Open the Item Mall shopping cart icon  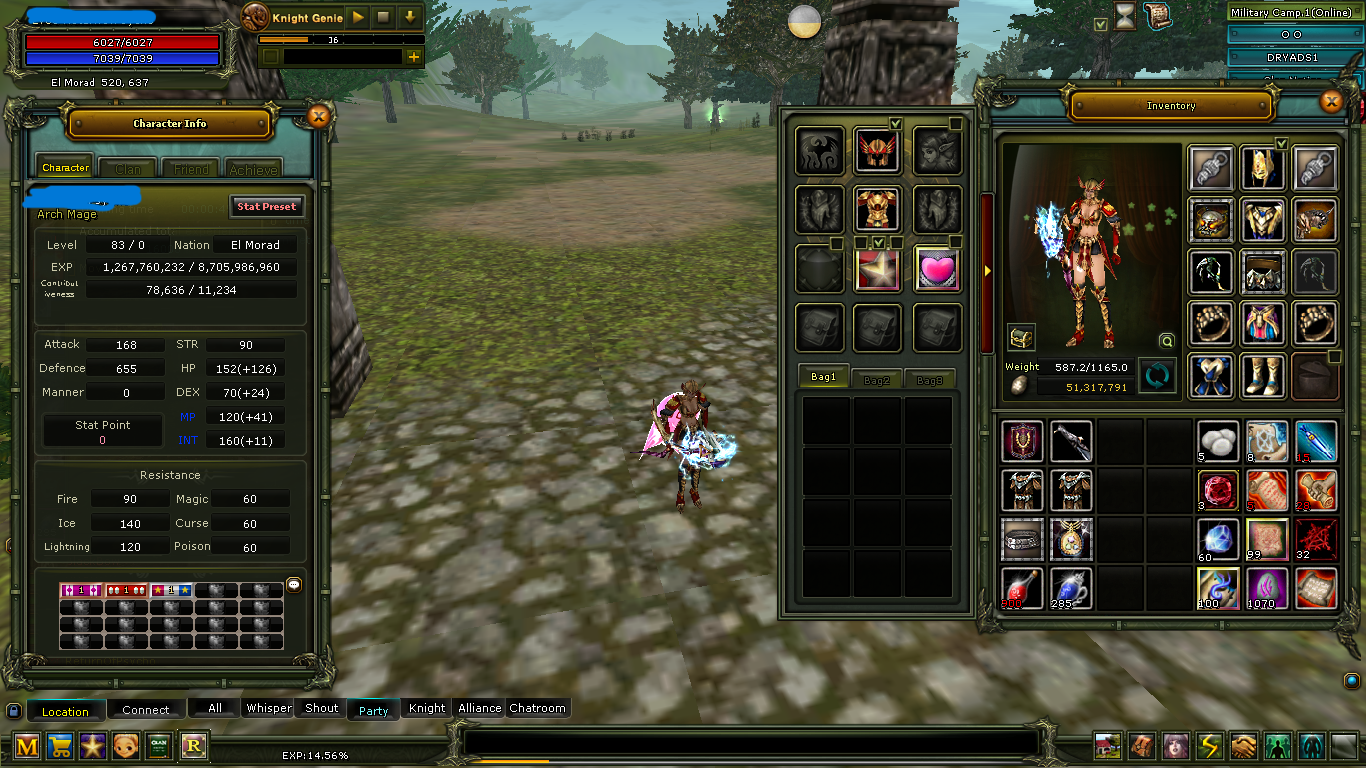pos(59,746)
